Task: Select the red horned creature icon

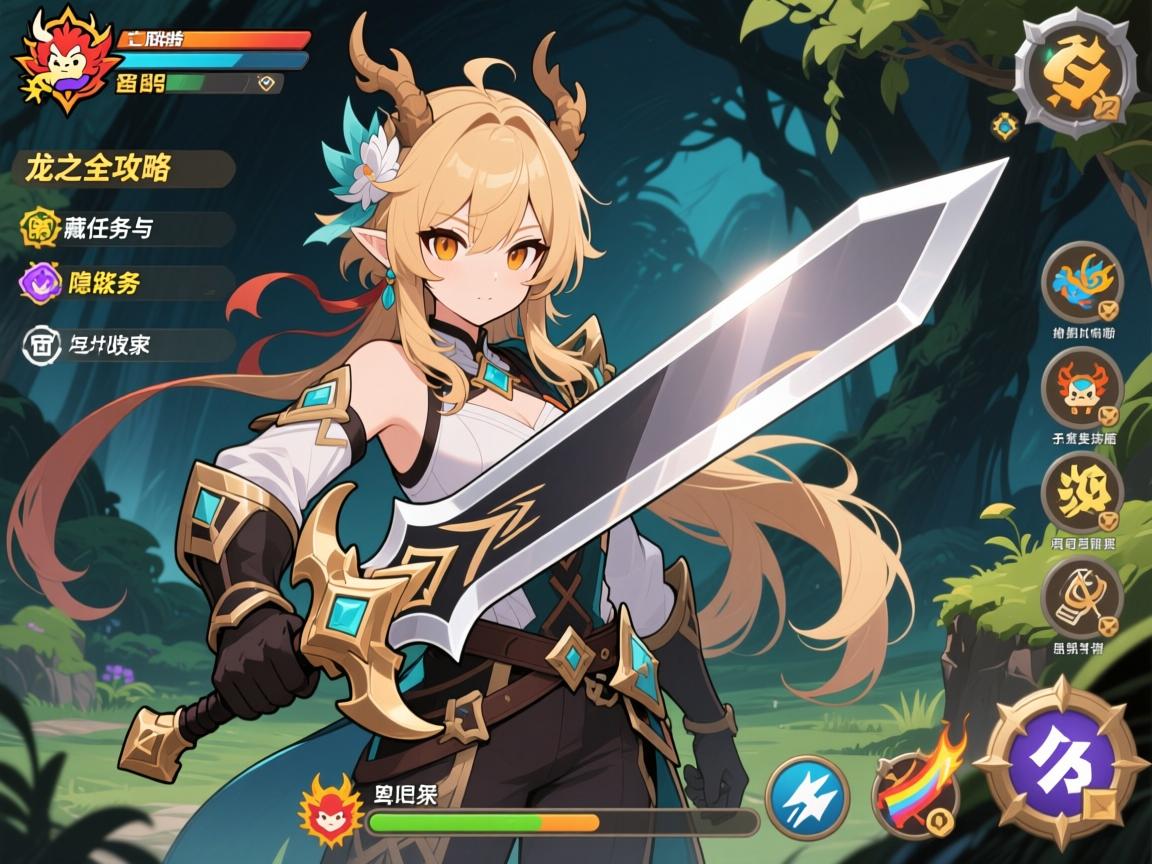Action: pyautogui.click(x=1082, y=389)
